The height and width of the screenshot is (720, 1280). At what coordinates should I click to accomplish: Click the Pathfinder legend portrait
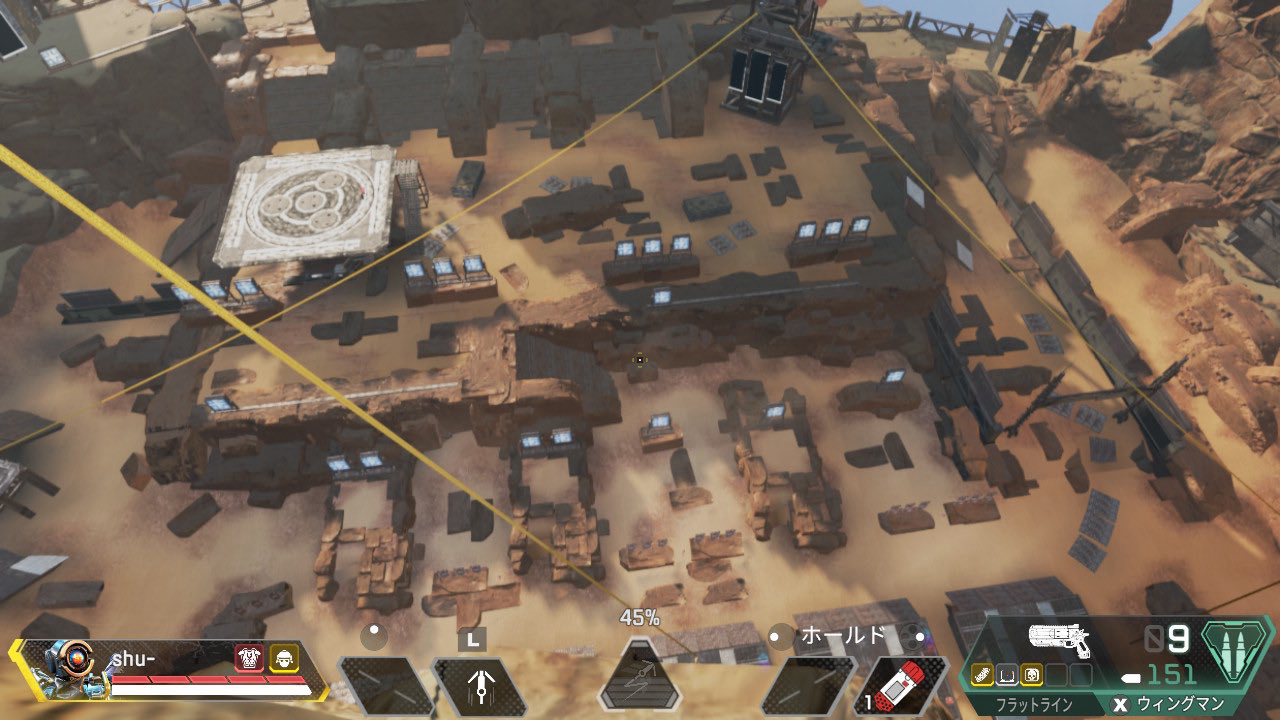point(66,669)
